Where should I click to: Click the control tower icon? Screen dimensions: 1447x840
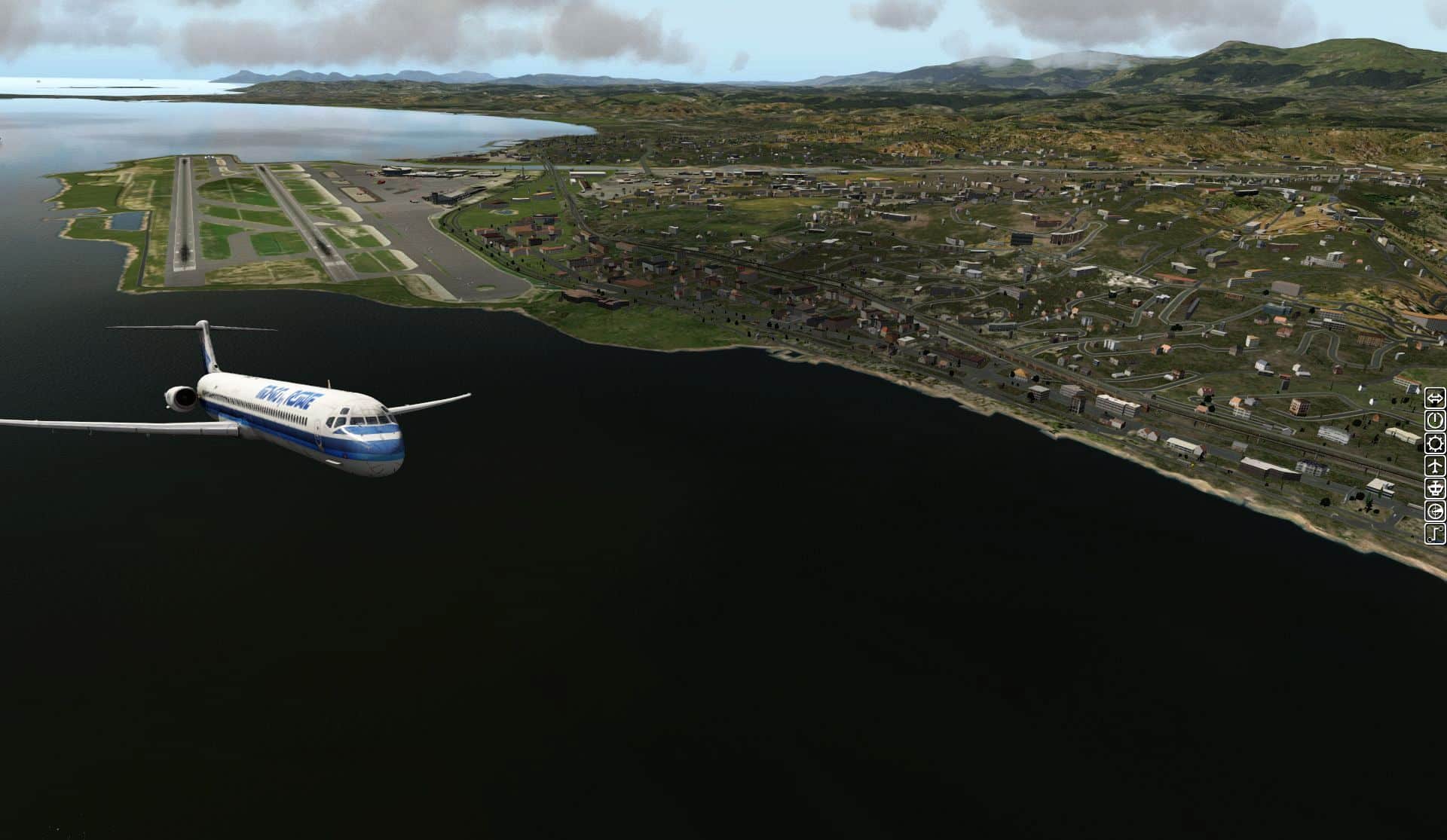1435,488
